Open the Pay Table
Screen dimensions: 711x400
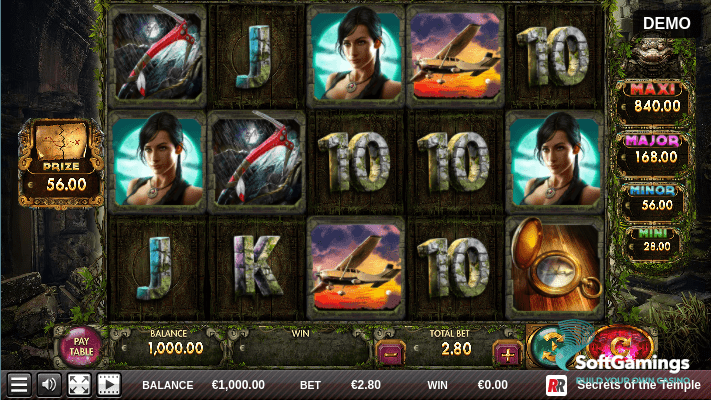[84, 346]
